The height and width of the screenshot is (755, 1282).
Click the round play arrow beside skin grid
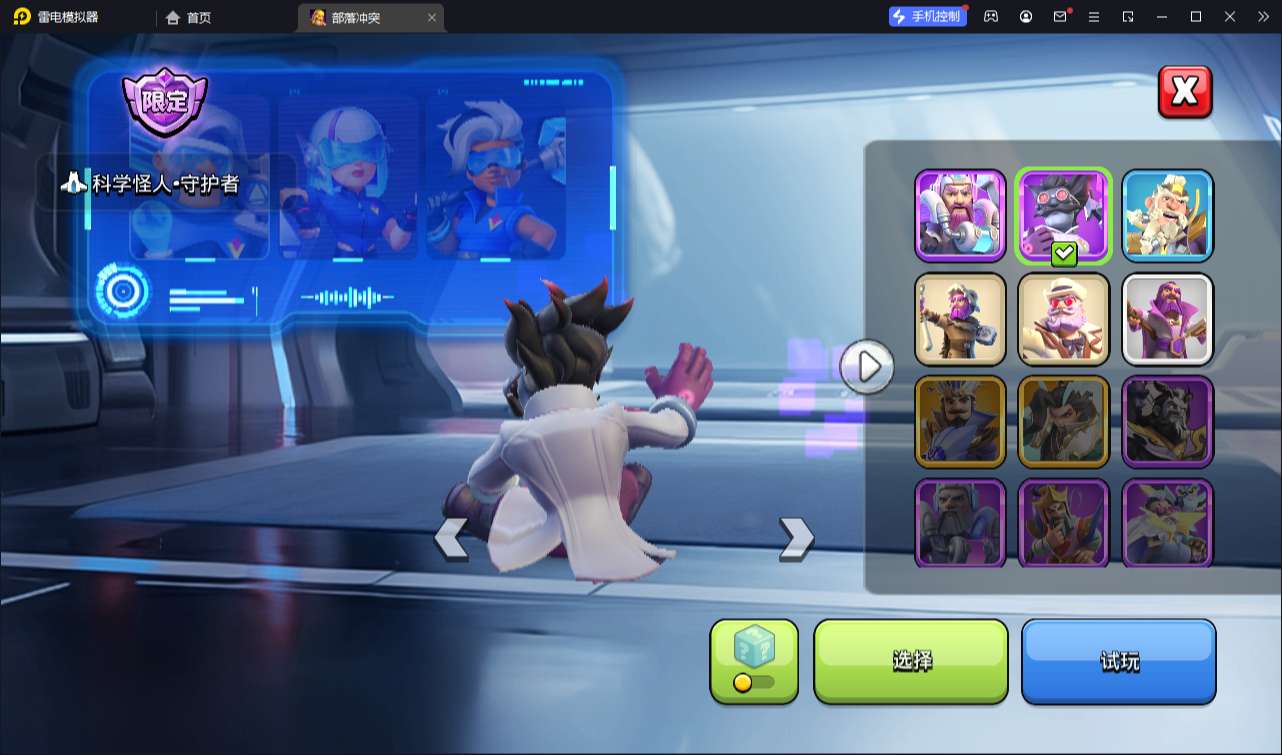867,367
